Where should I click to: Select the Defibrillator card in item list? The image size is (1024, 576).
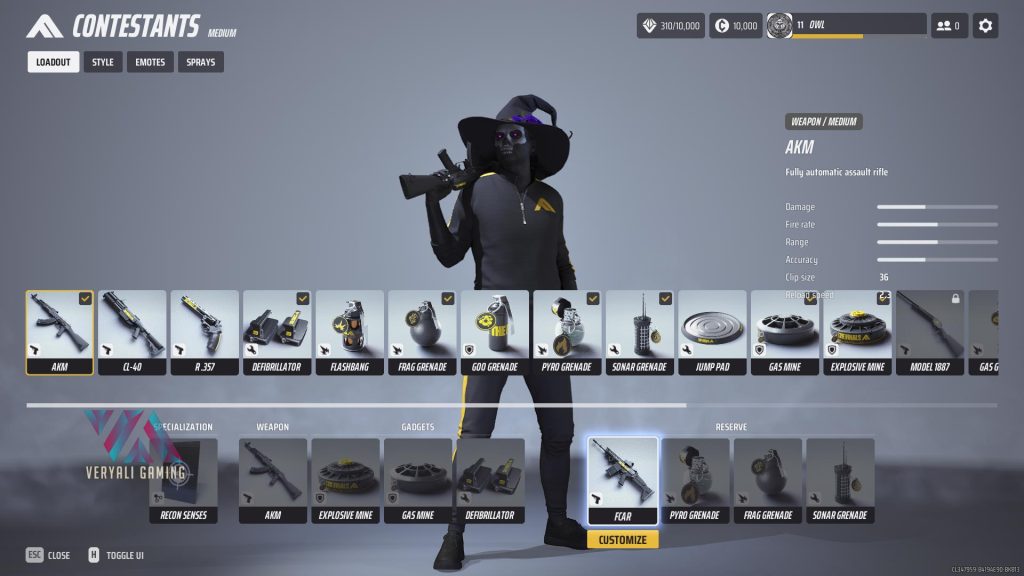[x=277, y=331]
